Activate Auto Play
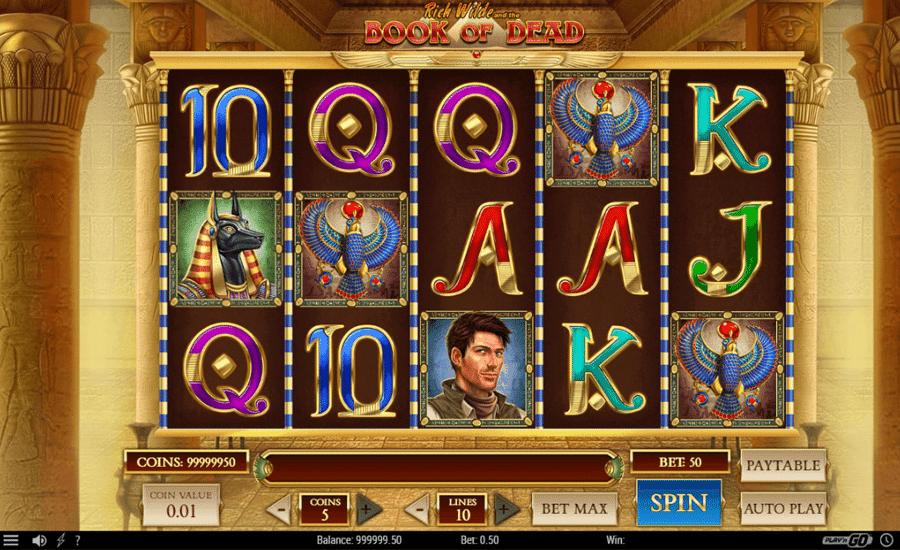This screenshot has width=900, height=550. point(783,508)
